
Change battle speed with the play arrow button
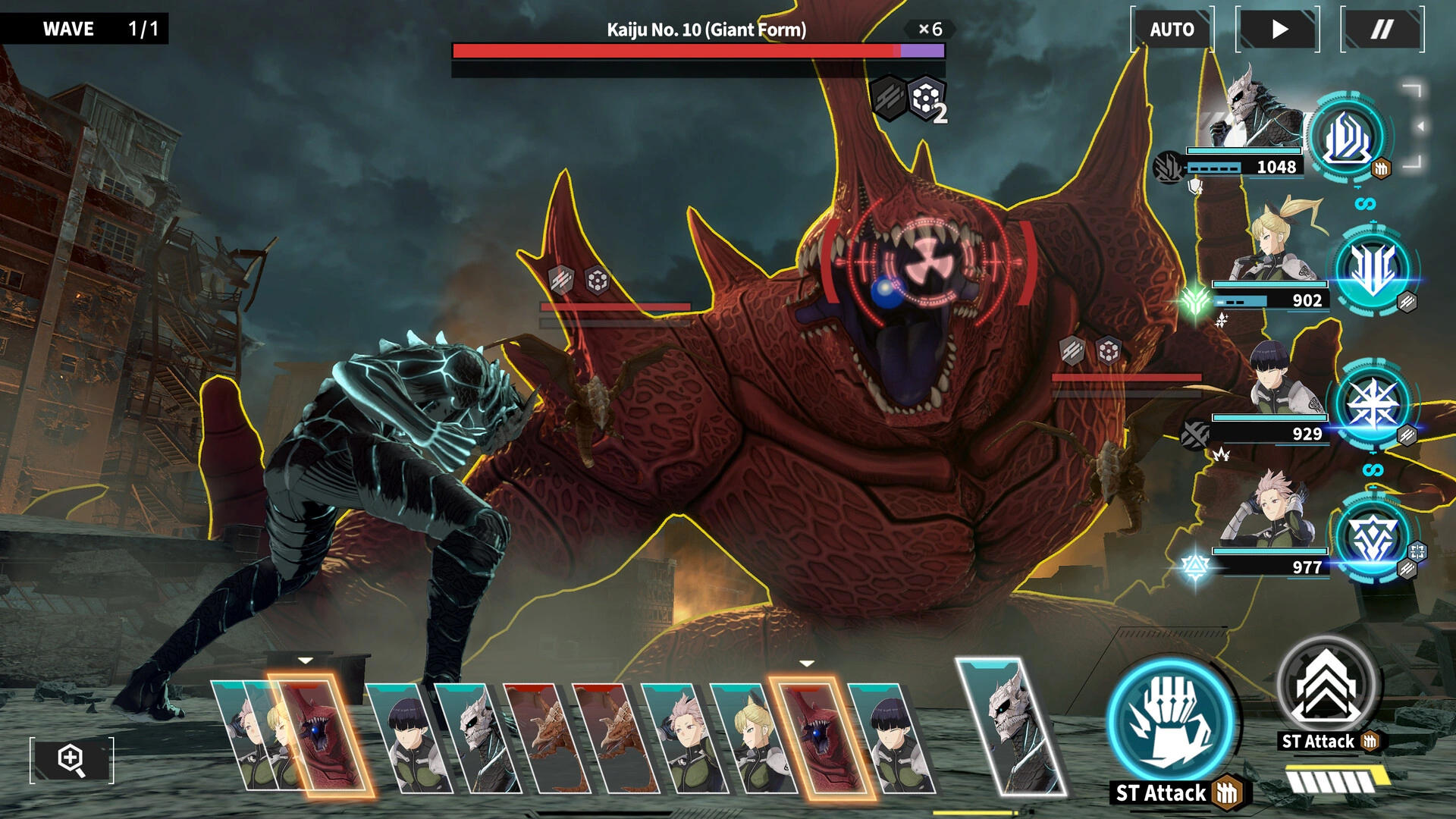tap(1278, 30)
